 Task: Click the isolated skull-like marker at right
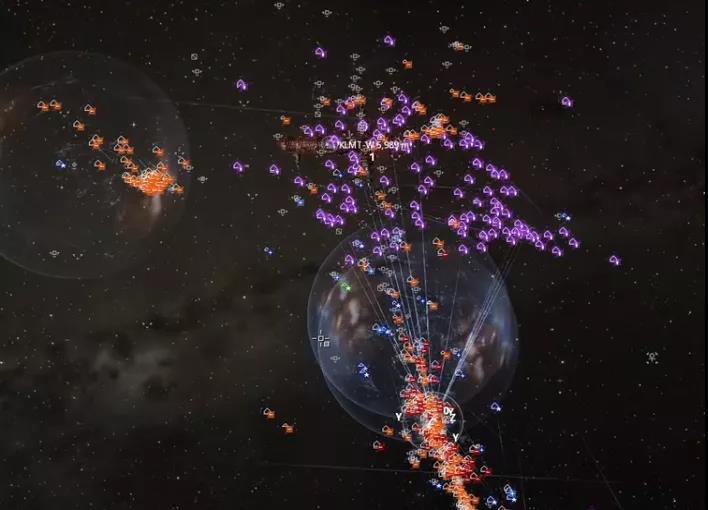(652, 357)
